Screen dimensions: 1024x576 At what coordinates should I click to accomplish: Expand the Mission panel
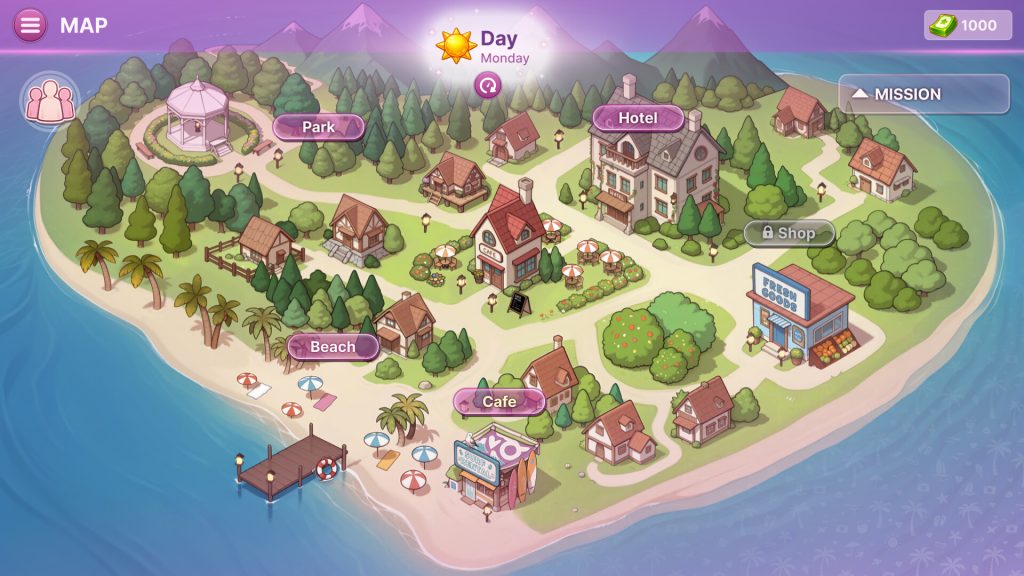click(909, 94)
